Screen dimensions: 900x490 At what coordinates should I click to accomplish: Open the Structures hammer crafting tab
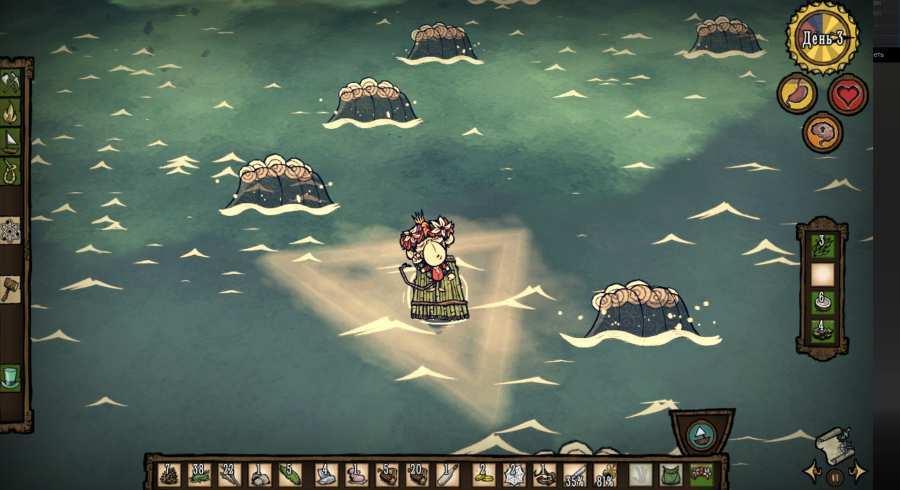(11, 288)
